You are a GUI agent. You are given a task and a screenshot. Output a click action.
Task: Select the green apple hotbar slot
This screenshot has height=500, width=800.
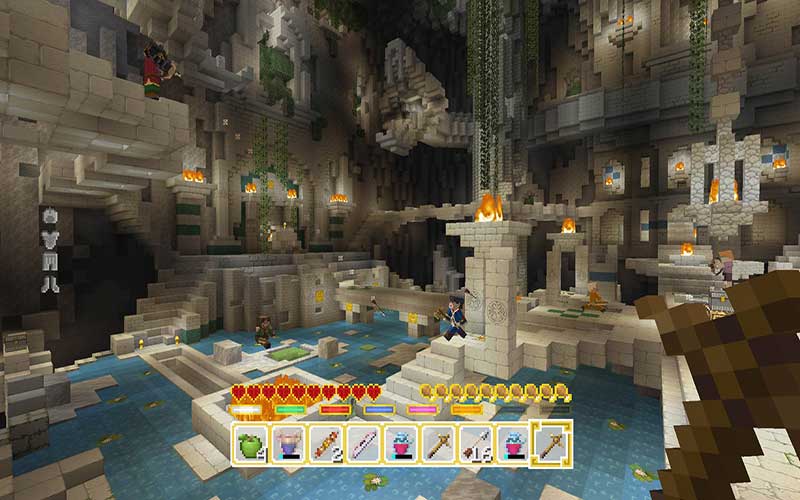click(251, 441)
